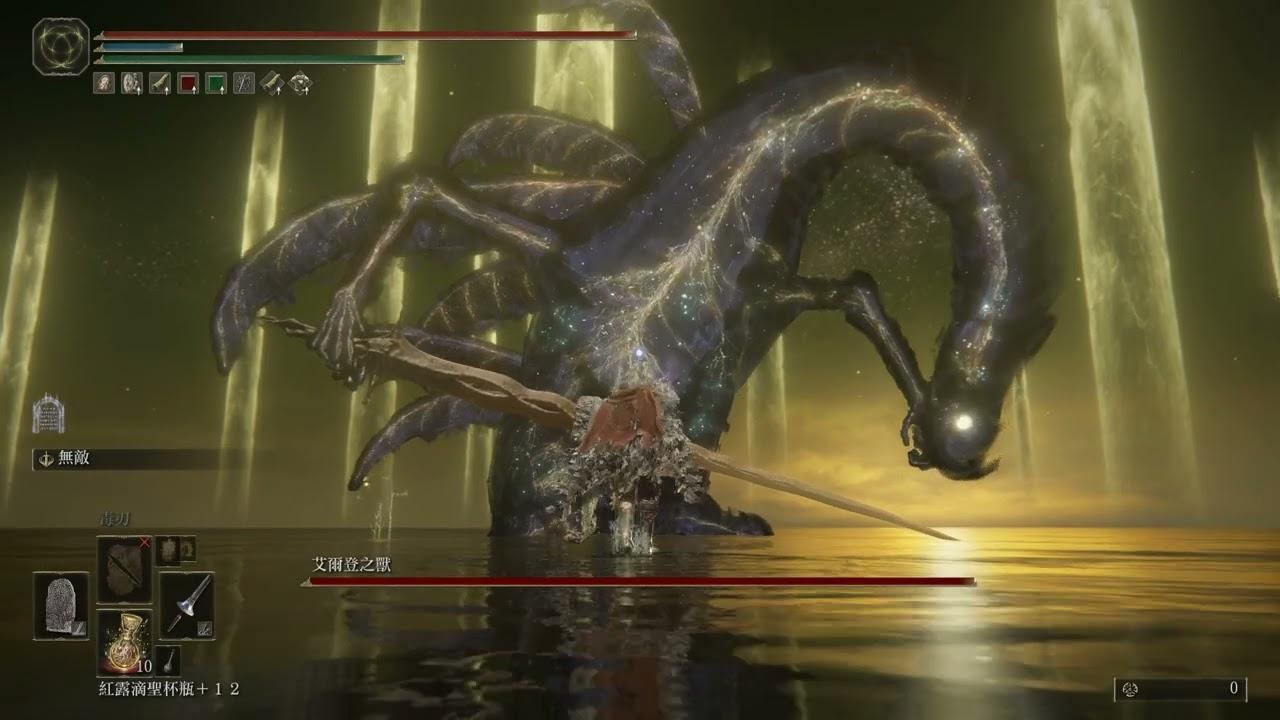Click the red square buff icon
Screen dimensions: 1280x720
188,84
